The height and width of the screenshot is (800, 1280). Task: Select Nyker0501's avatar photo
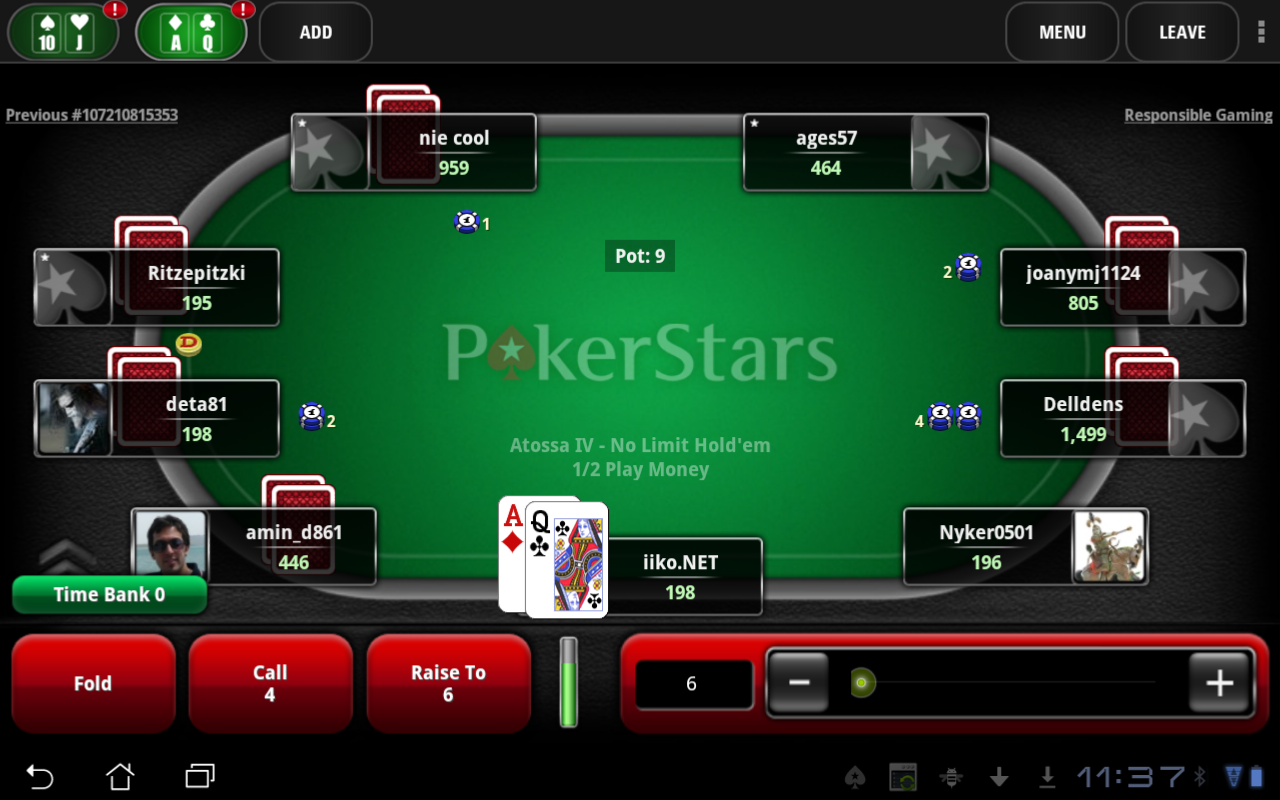1108,546
